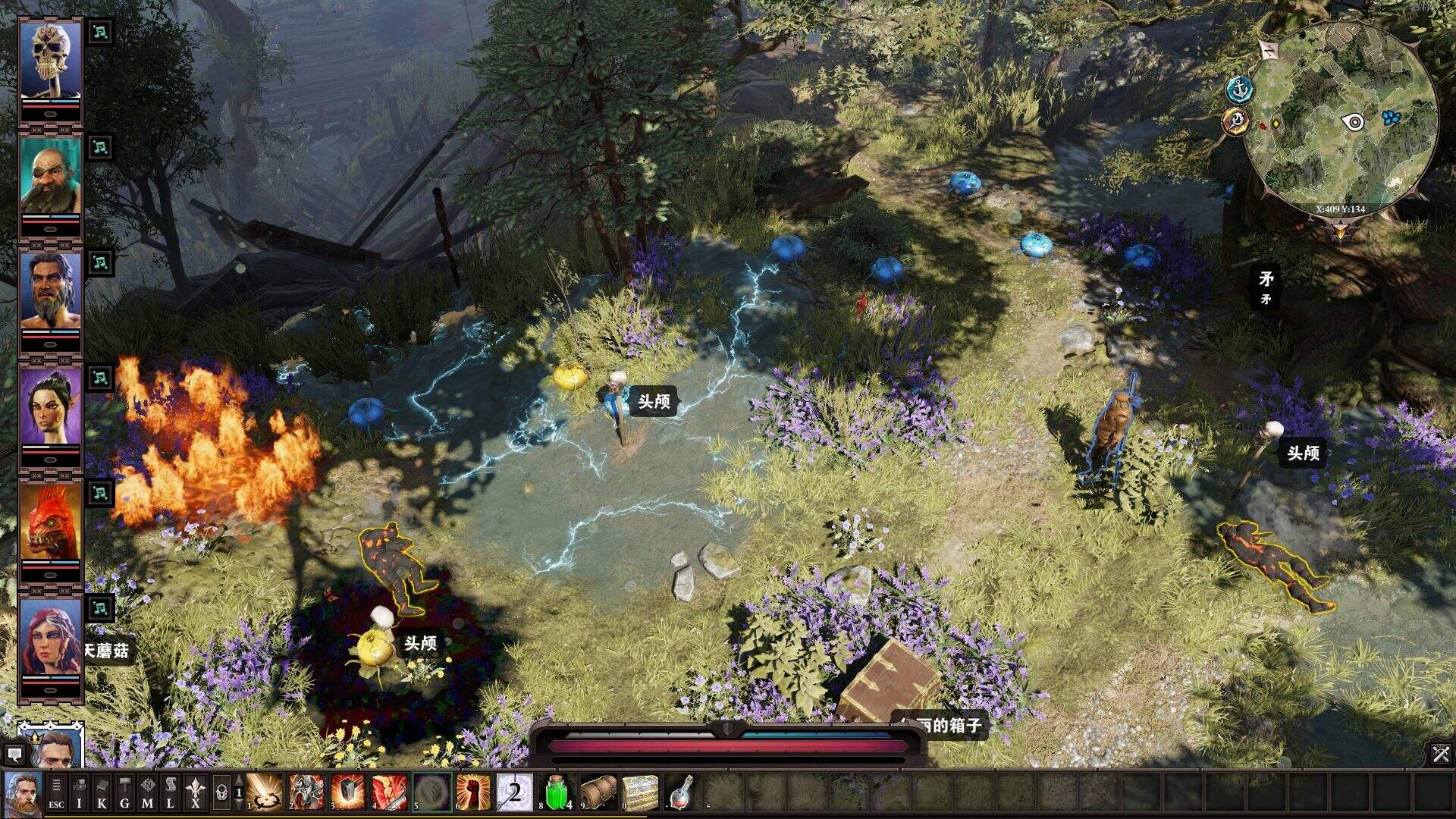Open the map with the M button
1456x819 pixels.
pyautogui.click(x=148, y=792)
